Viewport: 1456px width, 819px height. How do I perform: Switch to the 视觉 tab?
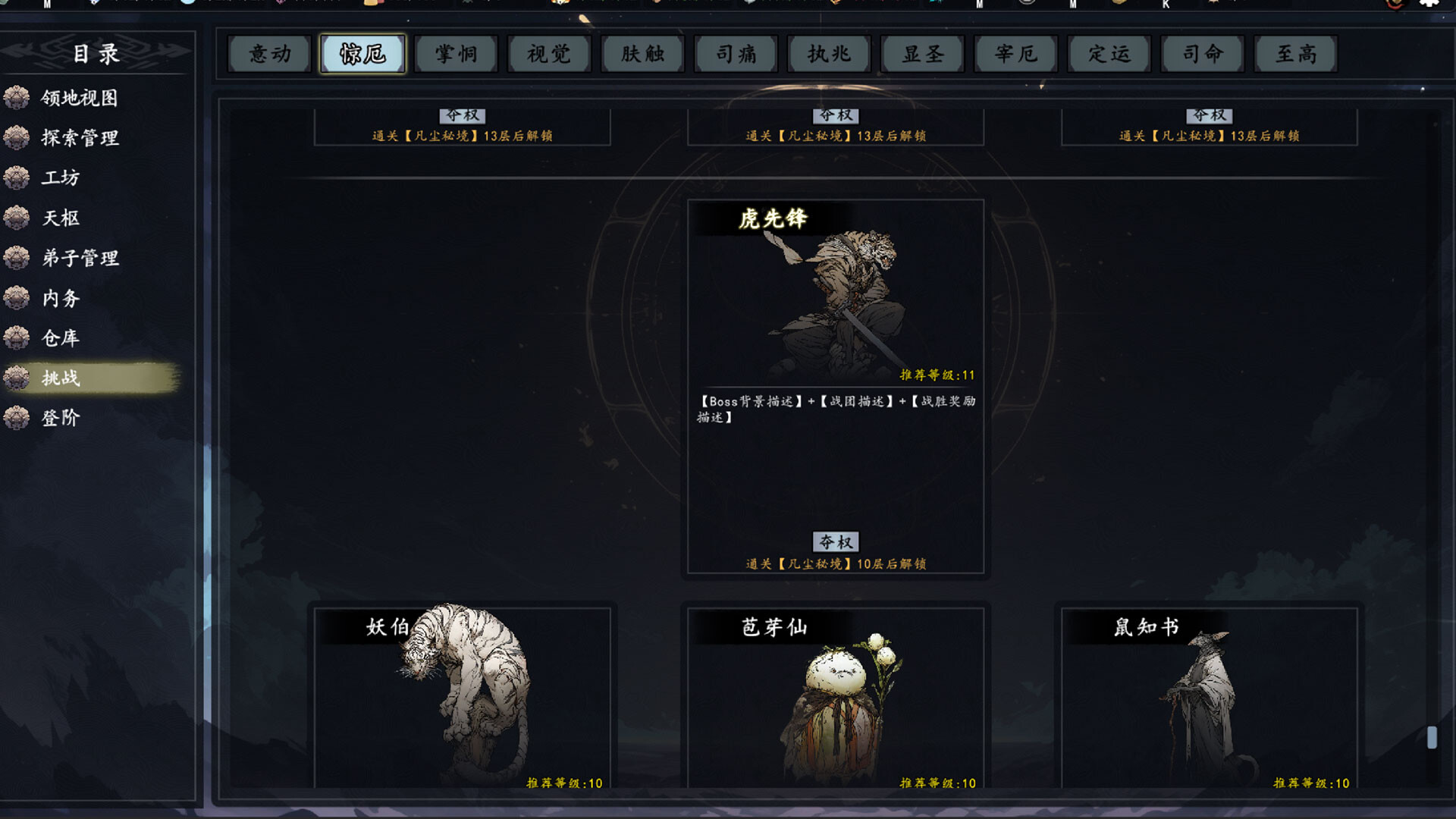tap(549, 54)
